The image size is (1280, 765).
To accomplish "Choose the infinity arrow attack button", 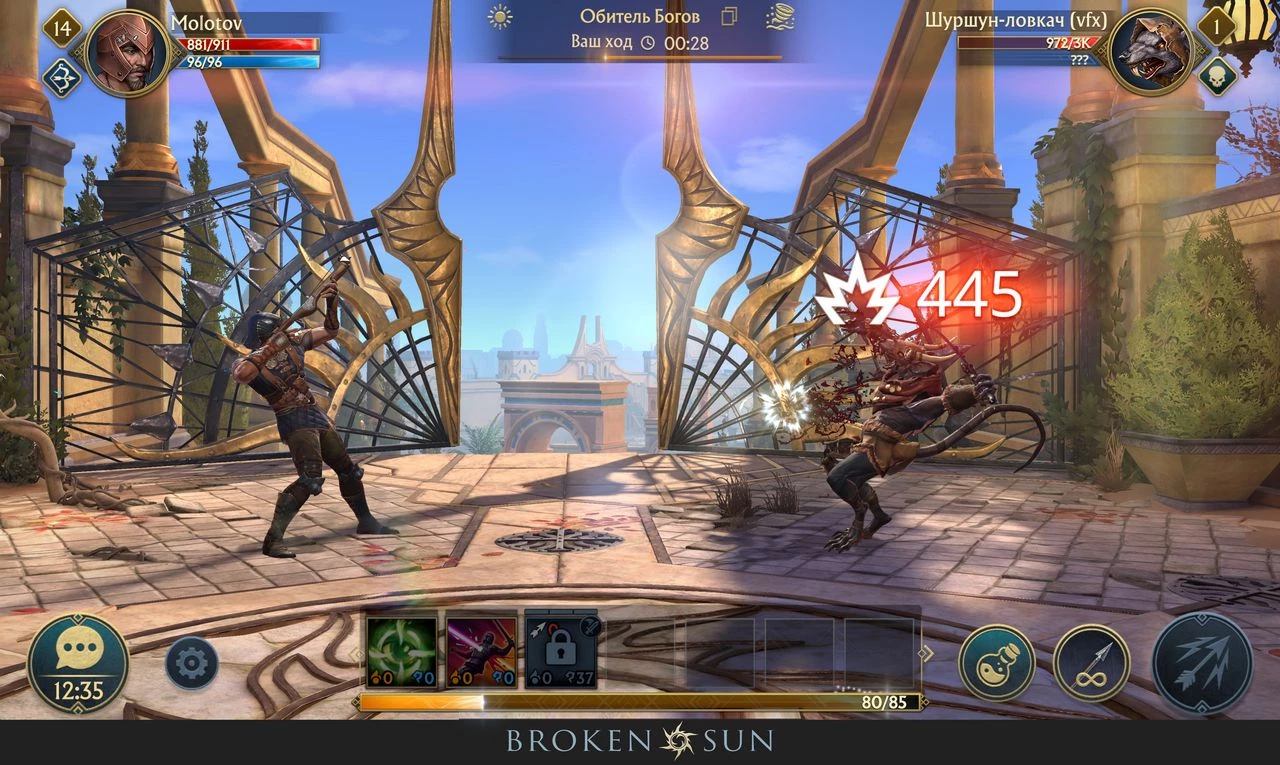I will [1091, 662].
